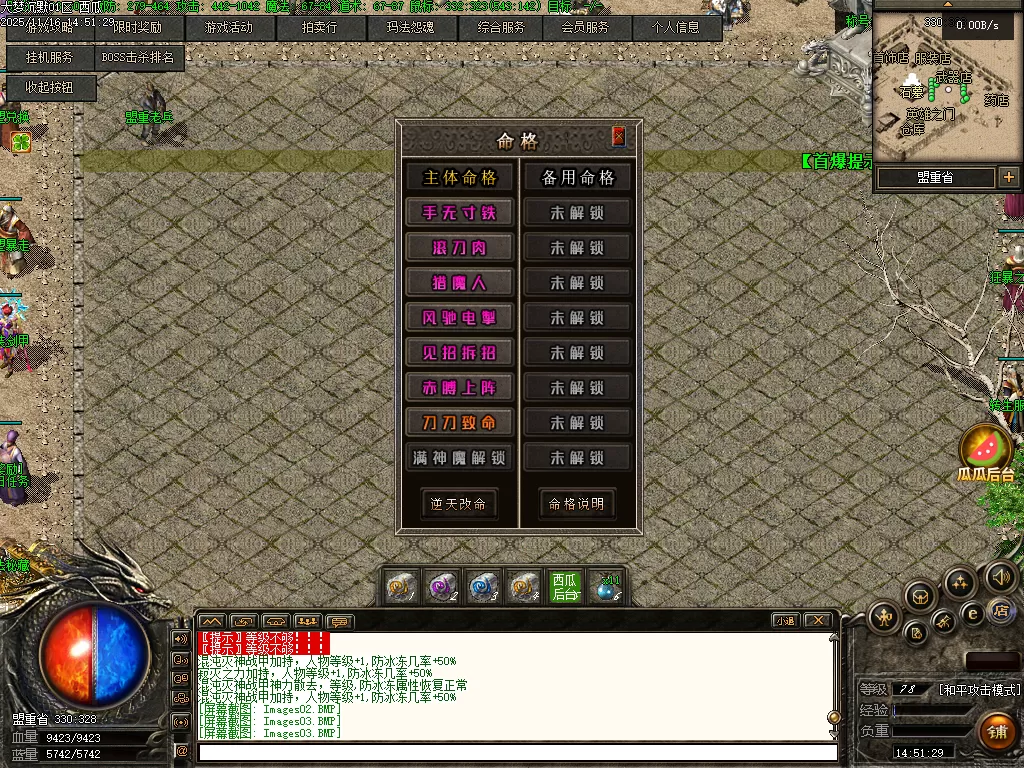Click the 逆天改命 button

(459, 504)
